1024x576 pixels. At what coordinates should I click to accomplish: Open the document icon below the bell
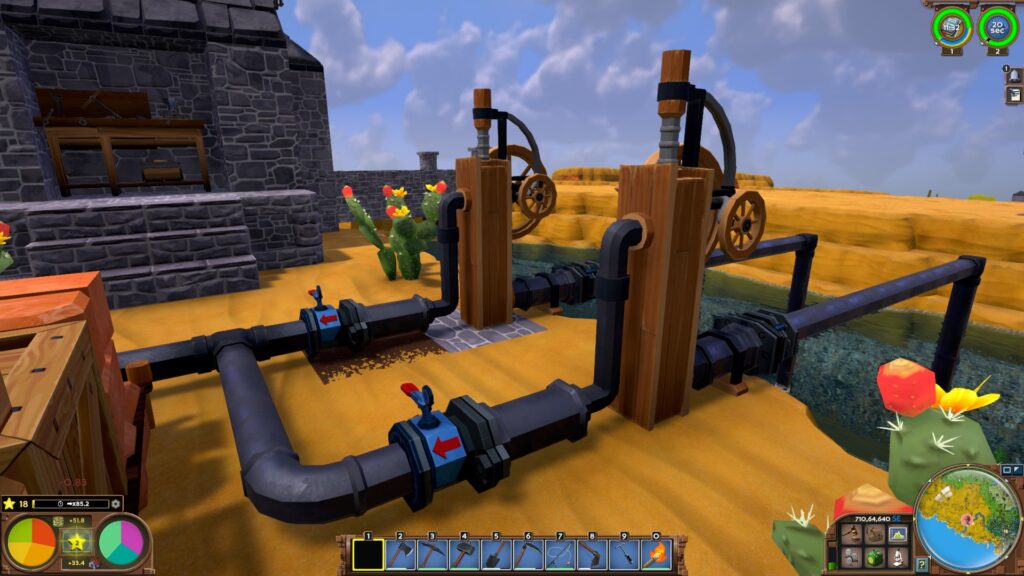click(x=1013, y=96)
